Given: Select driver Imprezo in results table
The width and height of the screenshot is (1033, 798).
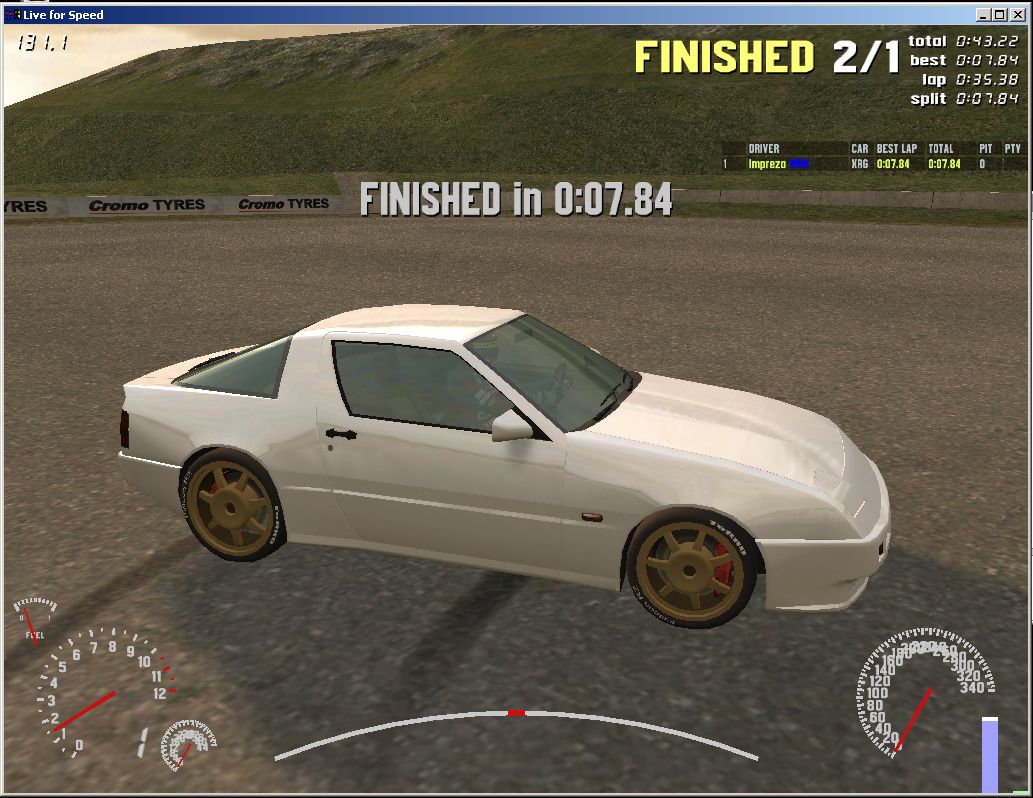Looking at the screenshot, I should [766, 164].
